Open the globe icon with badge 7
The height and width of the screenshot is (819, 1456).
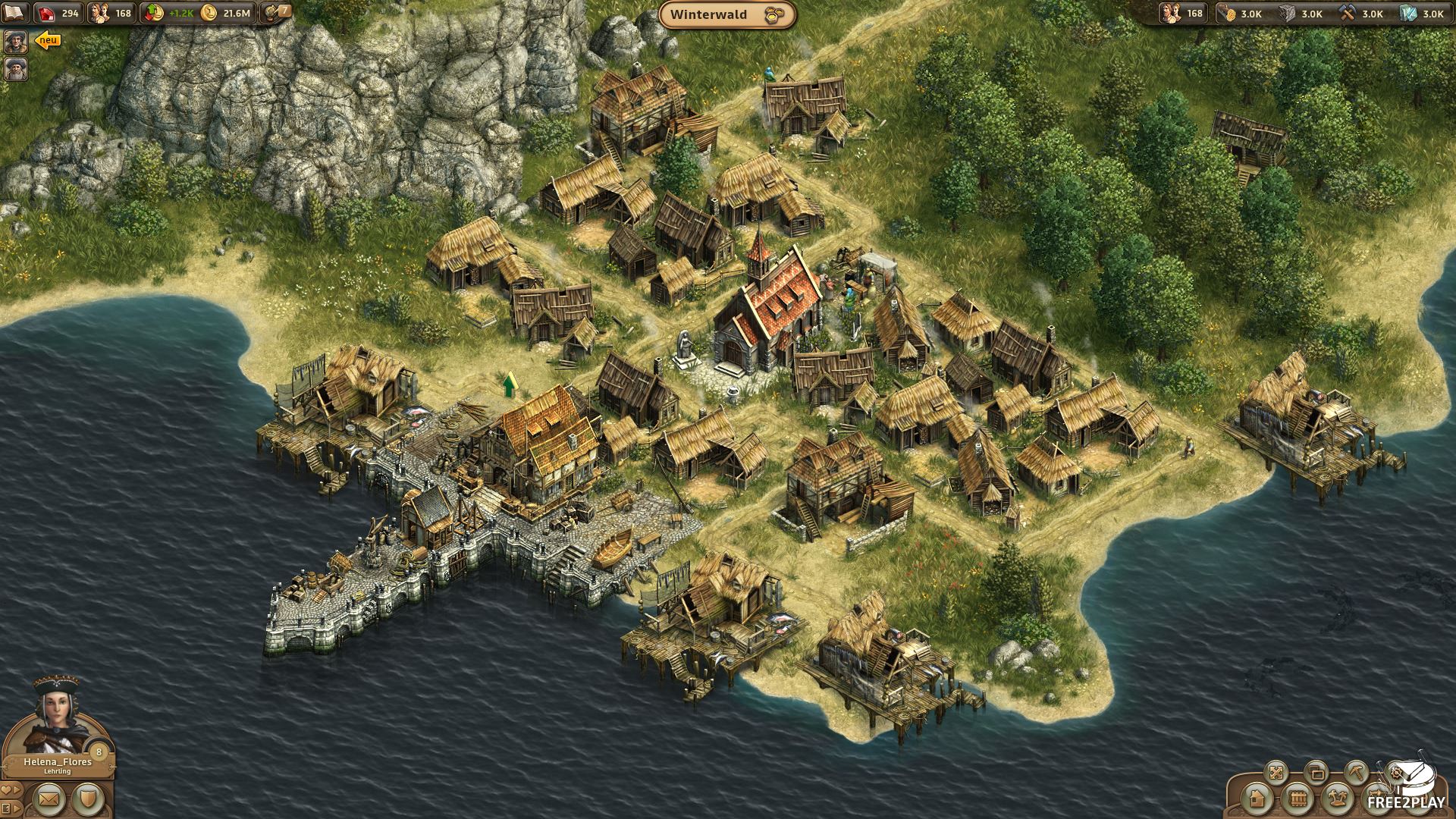[x=275, y=12]
